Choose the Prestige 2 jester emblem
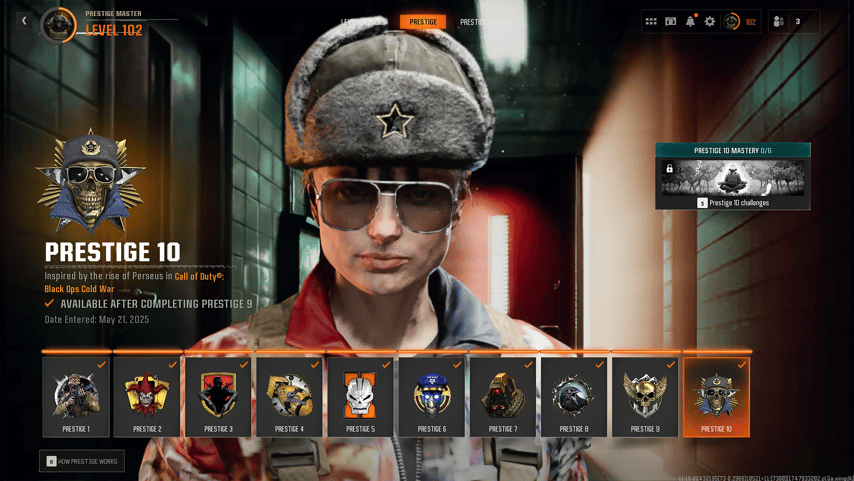Image resolution: width=854 pixels, height=481 pixels. [147, 397]
